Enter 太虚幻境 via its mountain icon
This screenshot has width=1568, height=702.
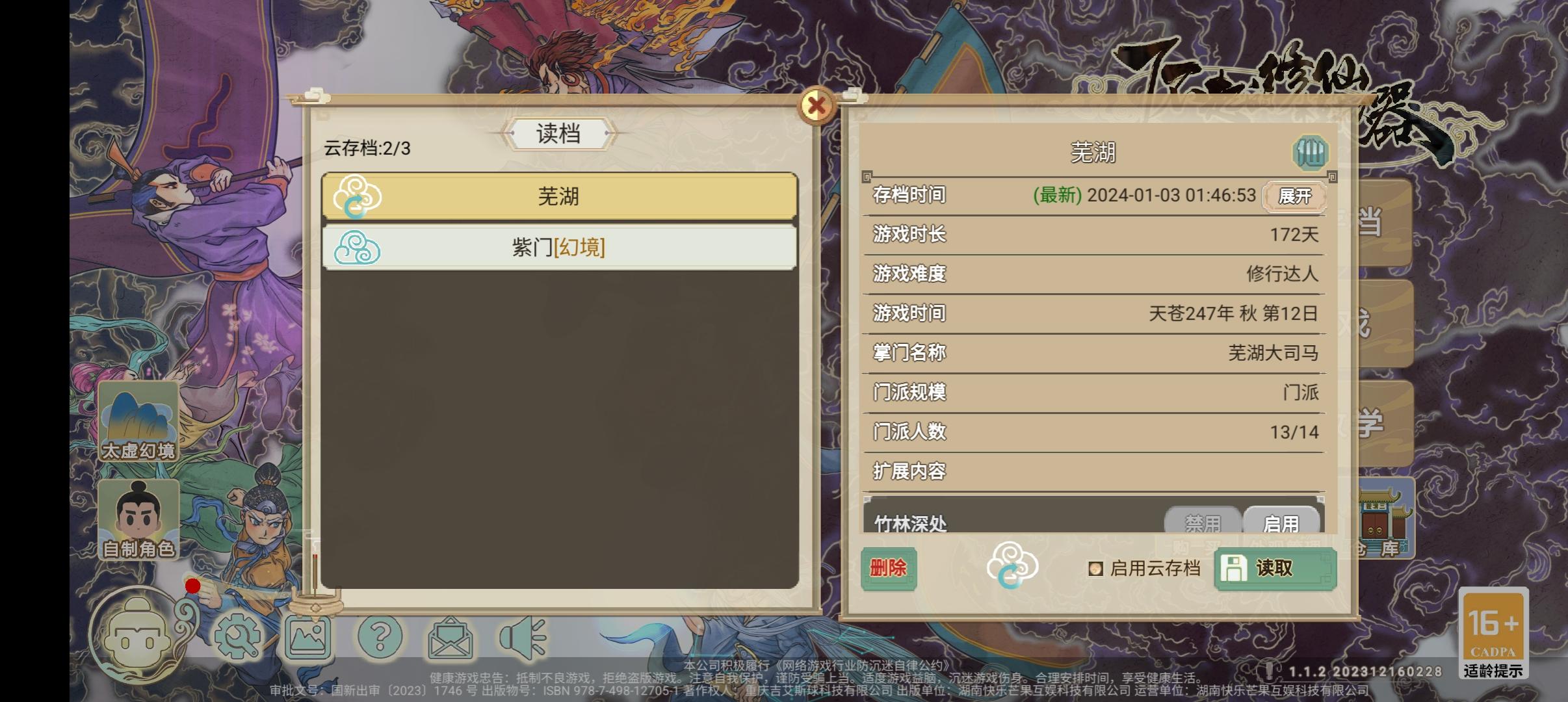tap(138, 419)
